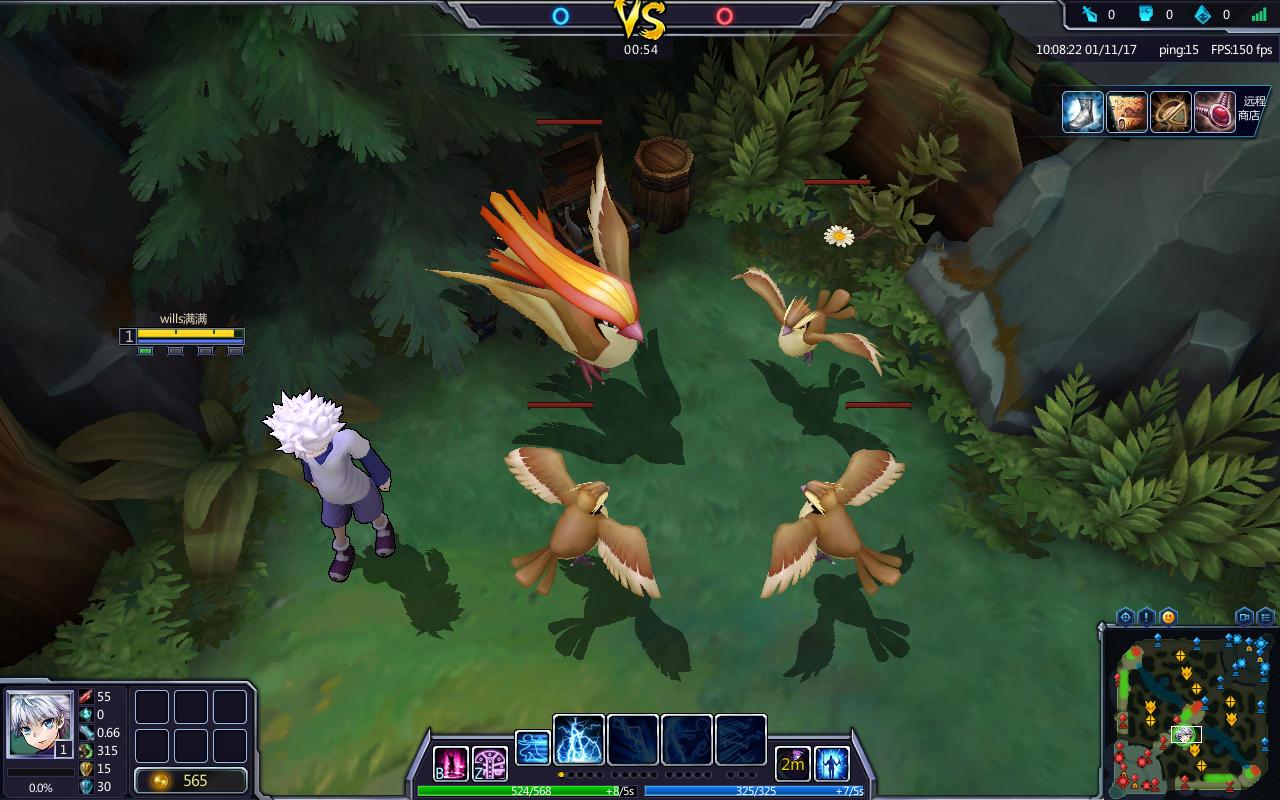Viewport: 1280px width, 800px height.
Task: Select the golden ring recommended item
Action: [1171, 112]
